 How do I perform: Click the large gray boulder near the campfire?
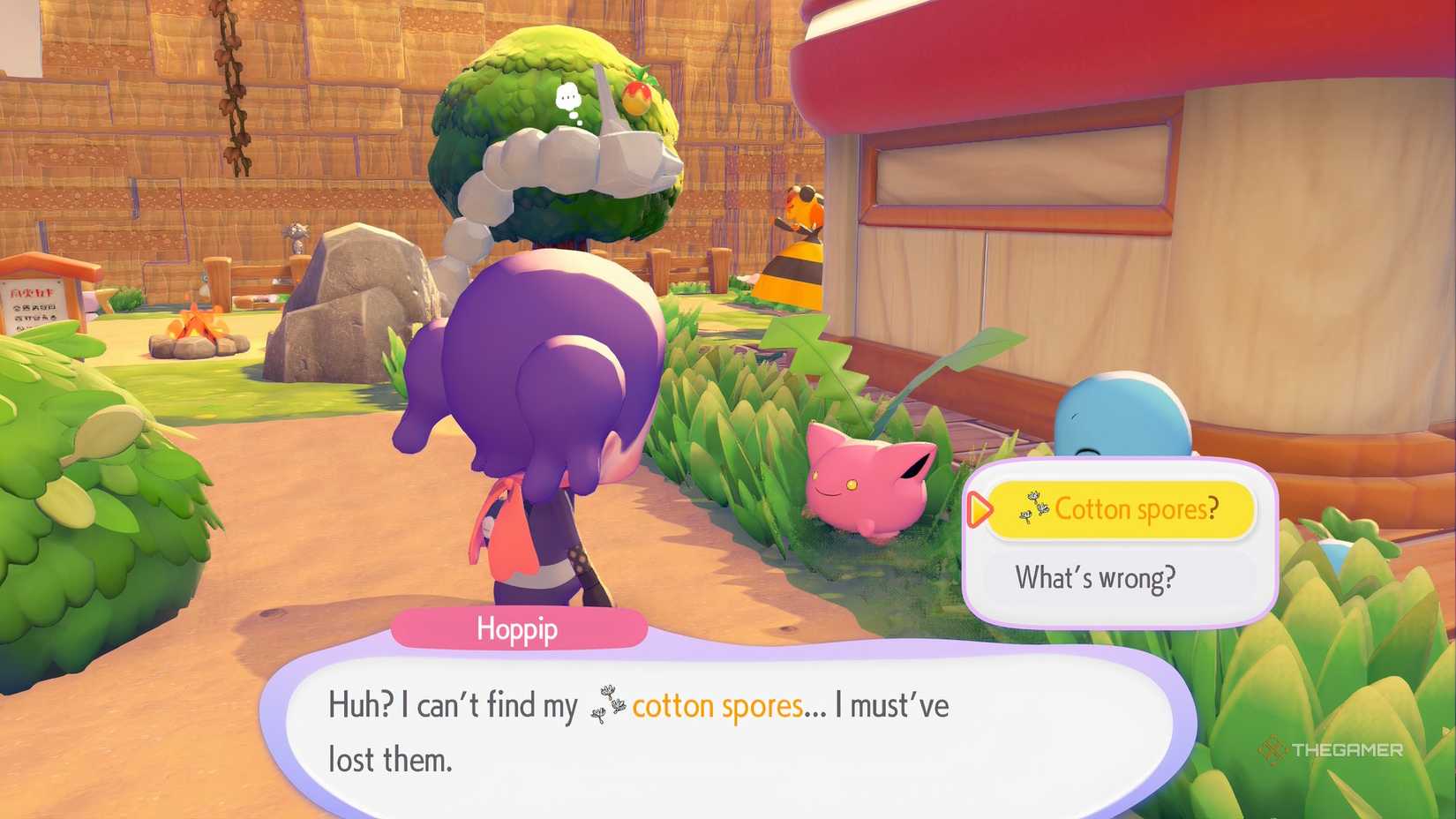(x=362, y=291)
